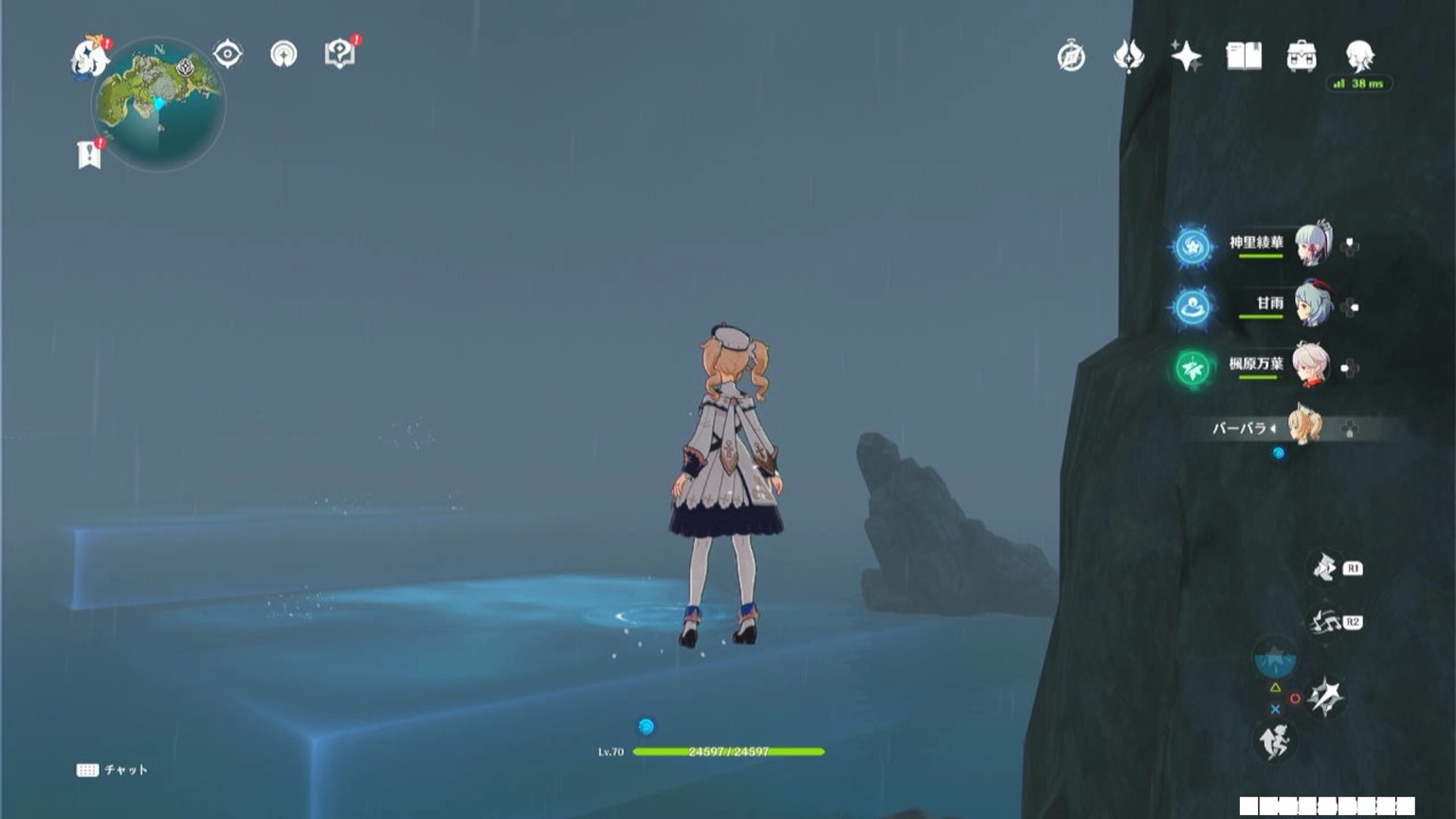The image size is (1456, 819).
Task: Open the チャット chat panel
Action: 114,770
